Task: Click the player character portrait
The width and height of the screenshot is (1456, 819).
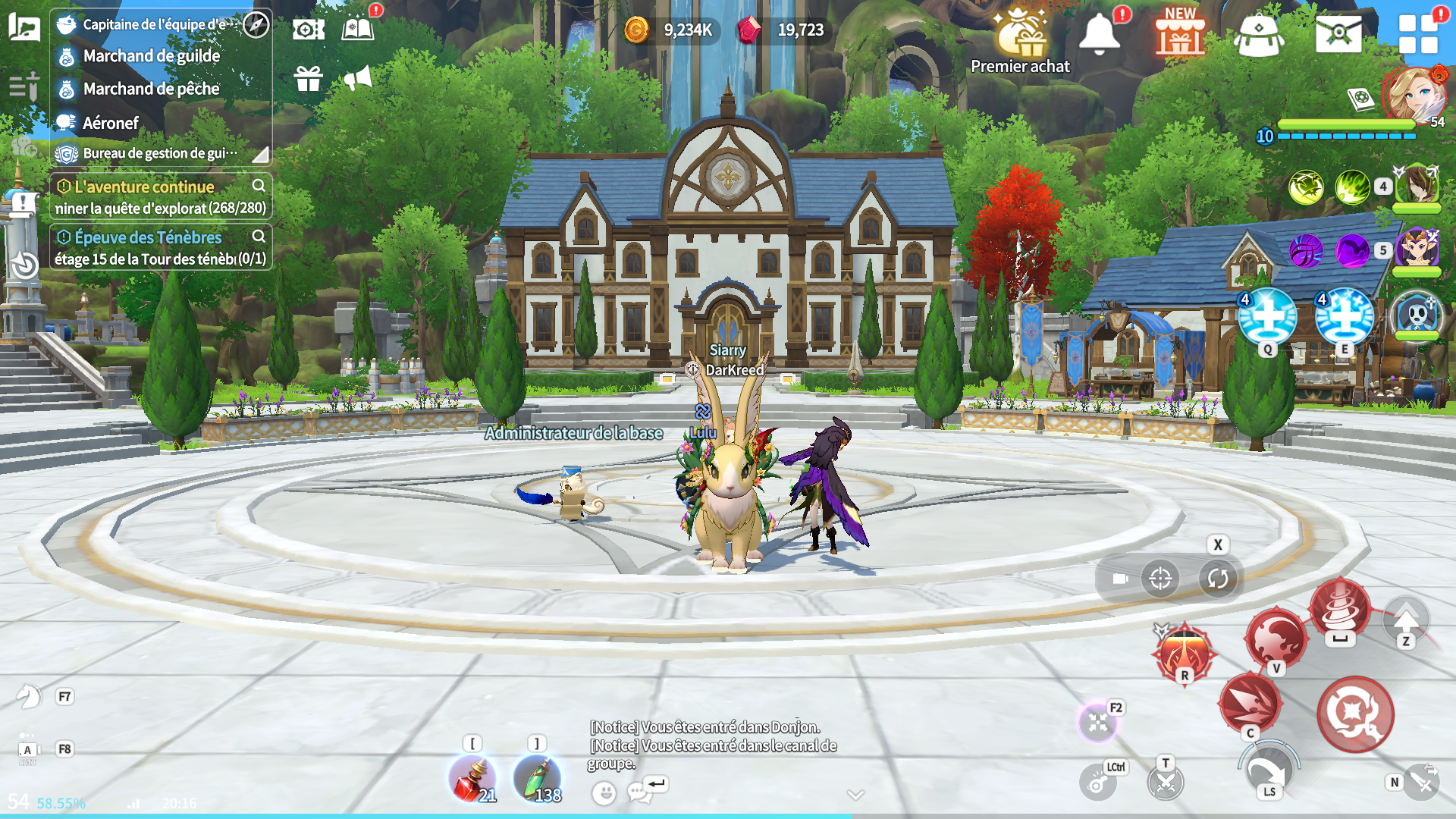Action: (1413, 95)
